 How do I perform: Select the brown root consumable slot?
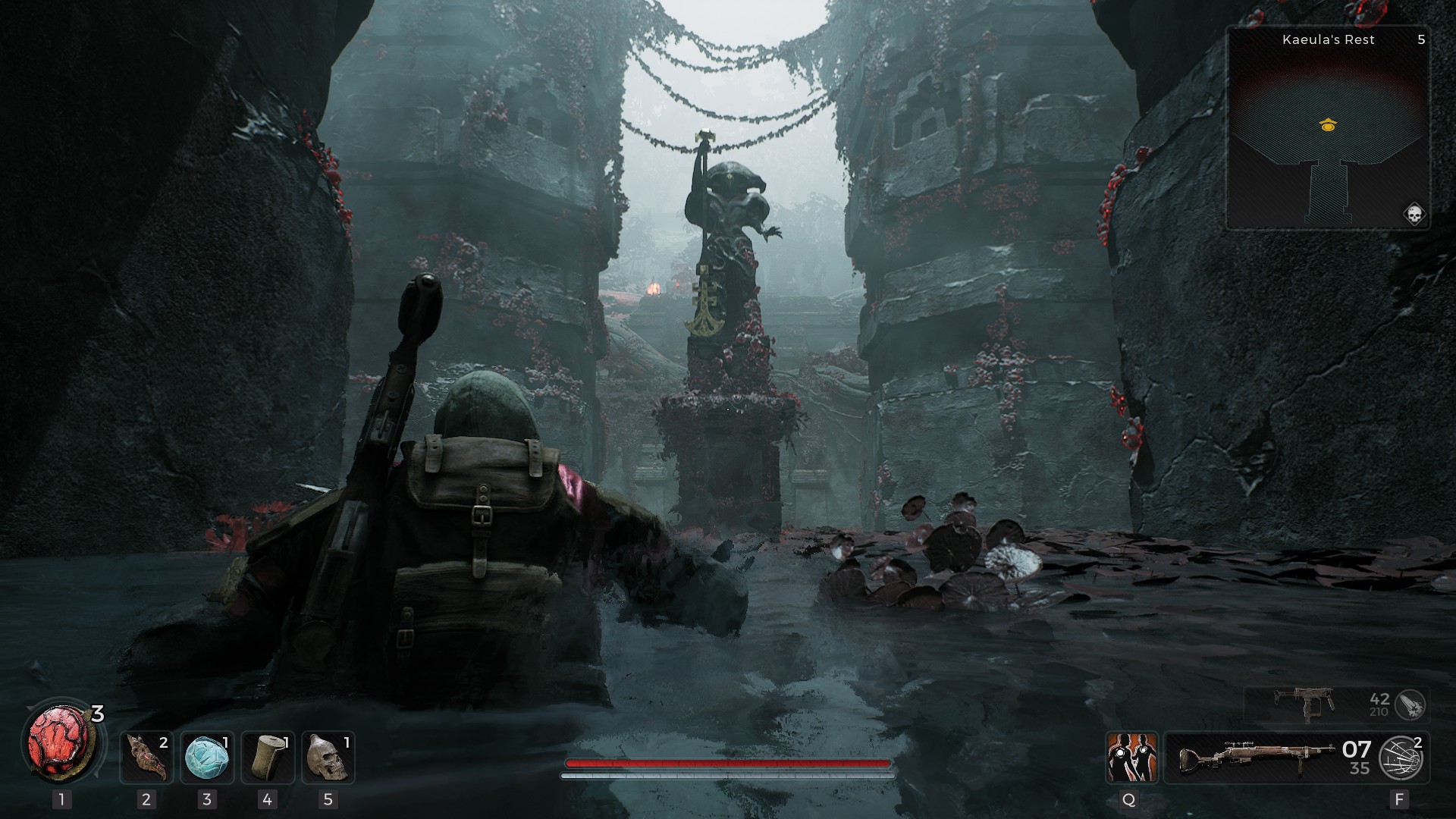point(146,757)
